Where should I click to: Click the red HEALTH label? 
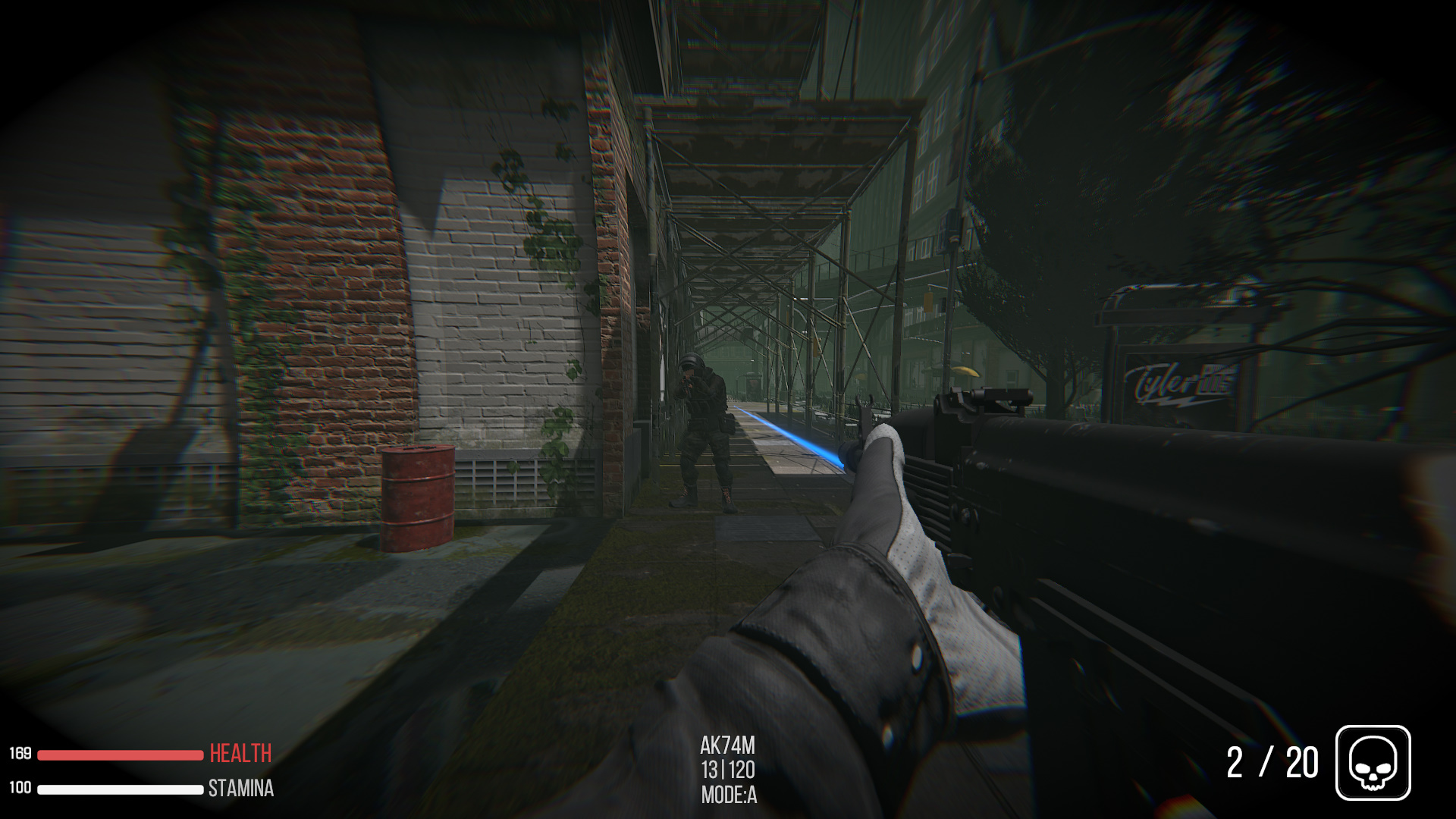click(240, 755)
